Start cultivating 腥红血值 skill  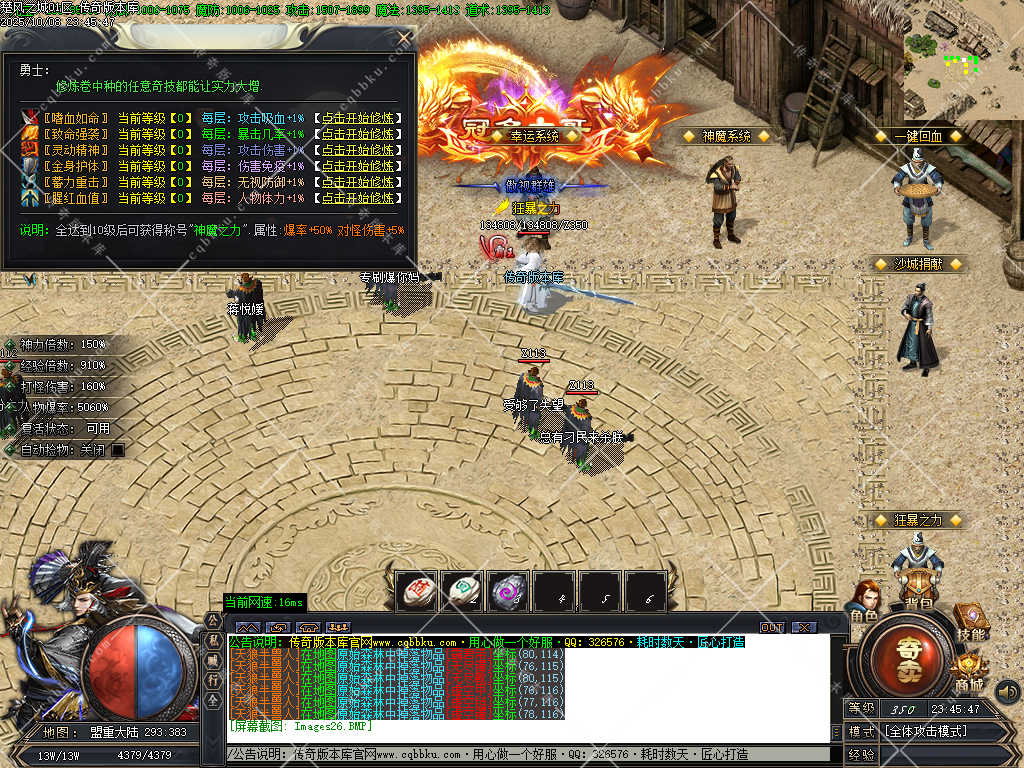[x=359, y=198]
